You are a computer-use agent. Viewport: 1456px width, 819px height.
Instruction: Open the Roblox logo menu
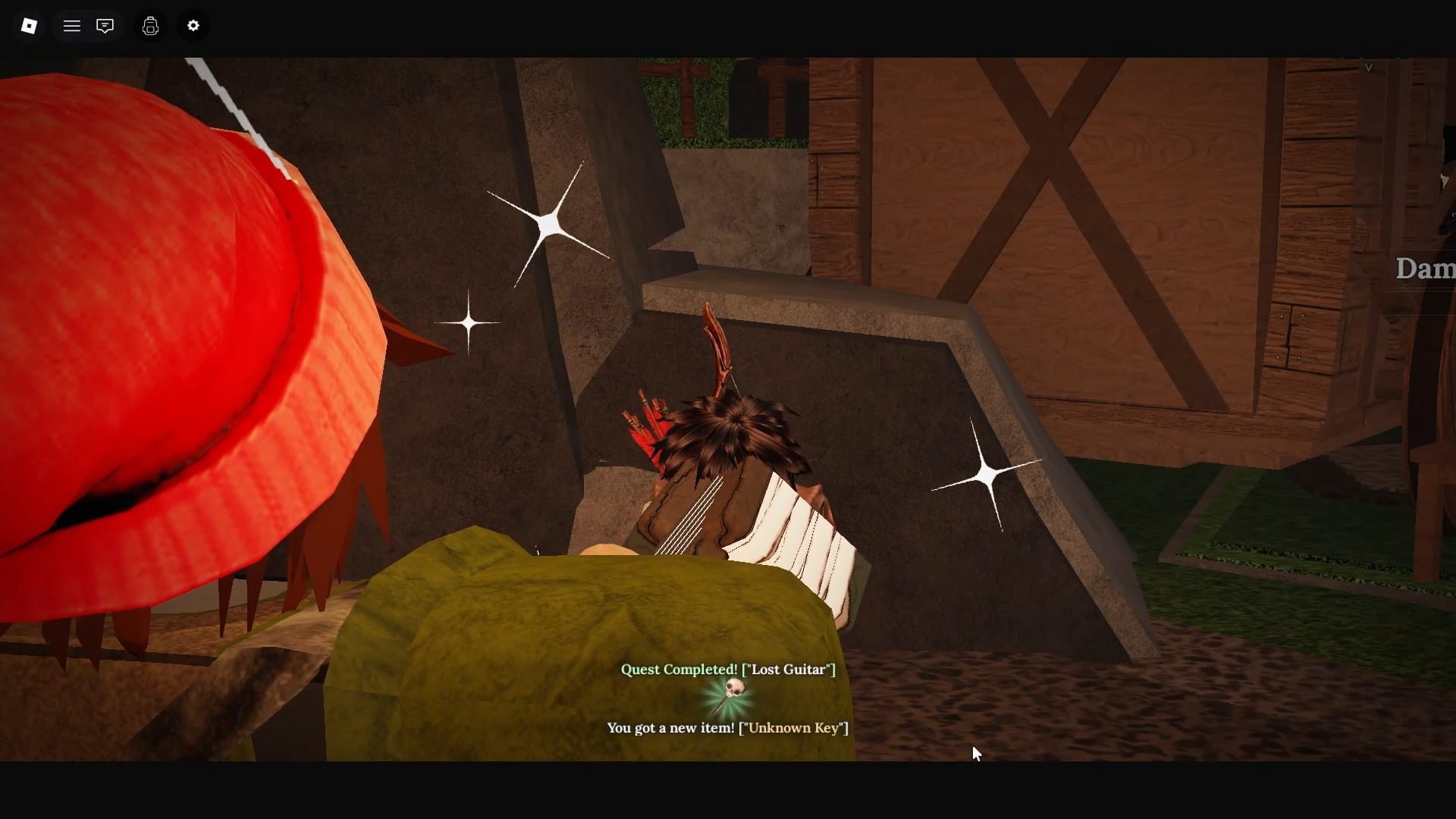tap(29, 25)
